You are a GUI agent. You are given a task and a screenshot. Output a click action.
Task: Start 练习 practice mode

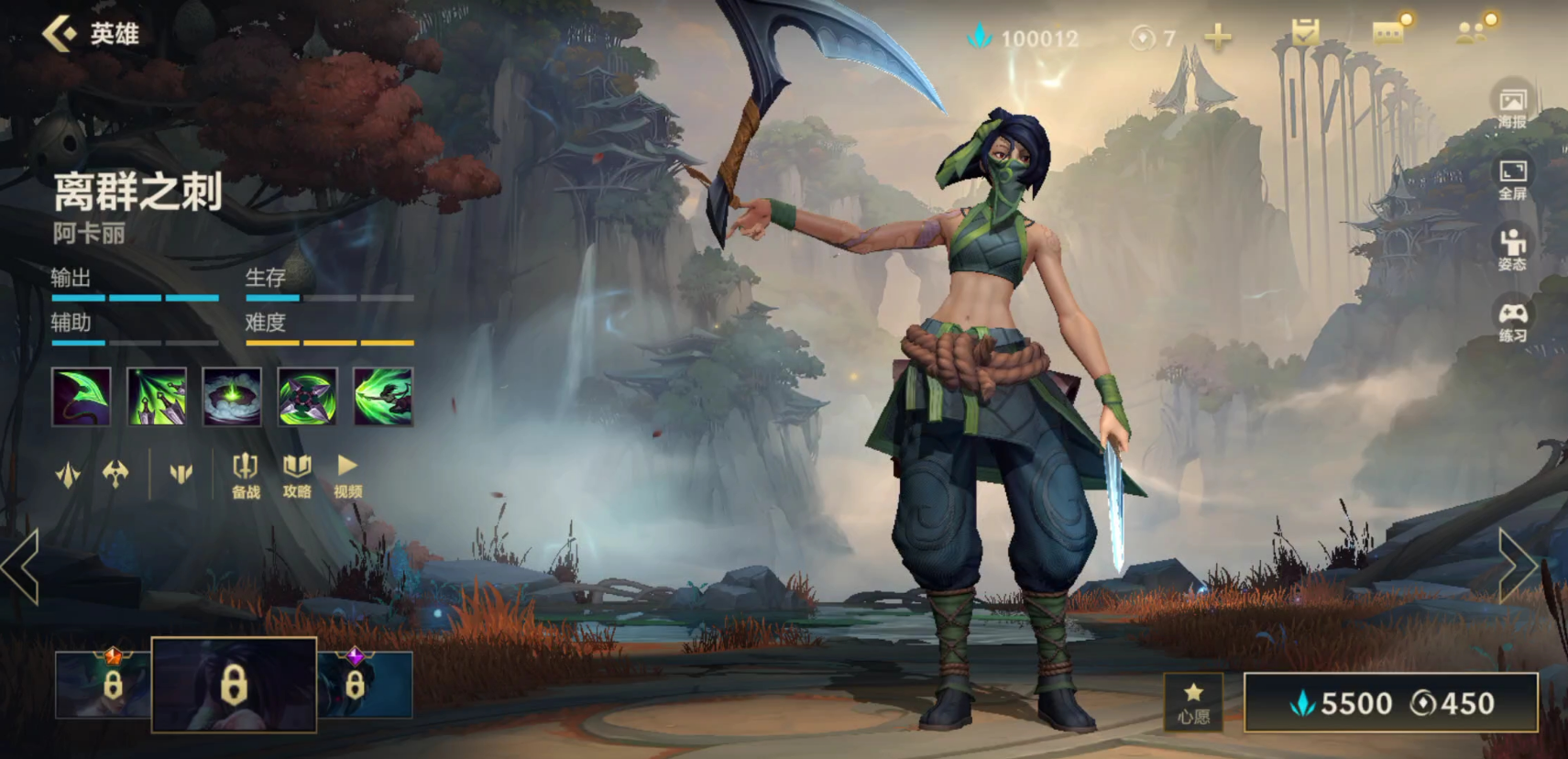[1512, 322]
